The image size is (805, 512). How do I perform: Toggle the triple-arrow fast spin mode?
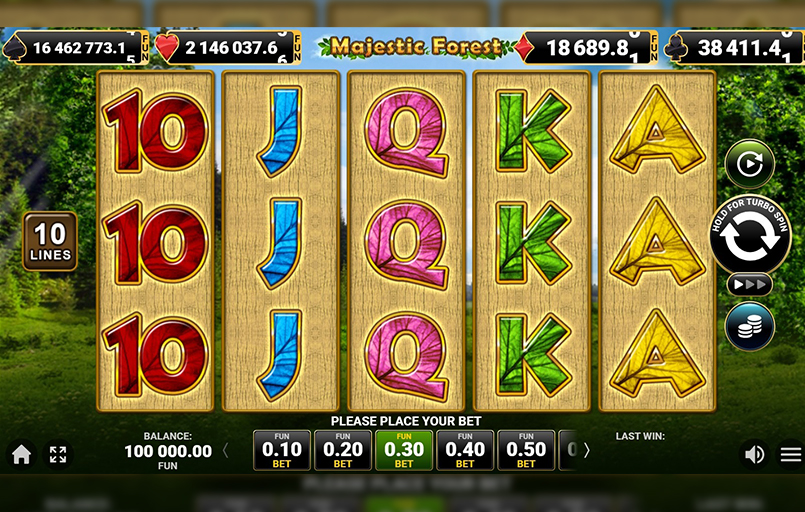pos(749,284)
